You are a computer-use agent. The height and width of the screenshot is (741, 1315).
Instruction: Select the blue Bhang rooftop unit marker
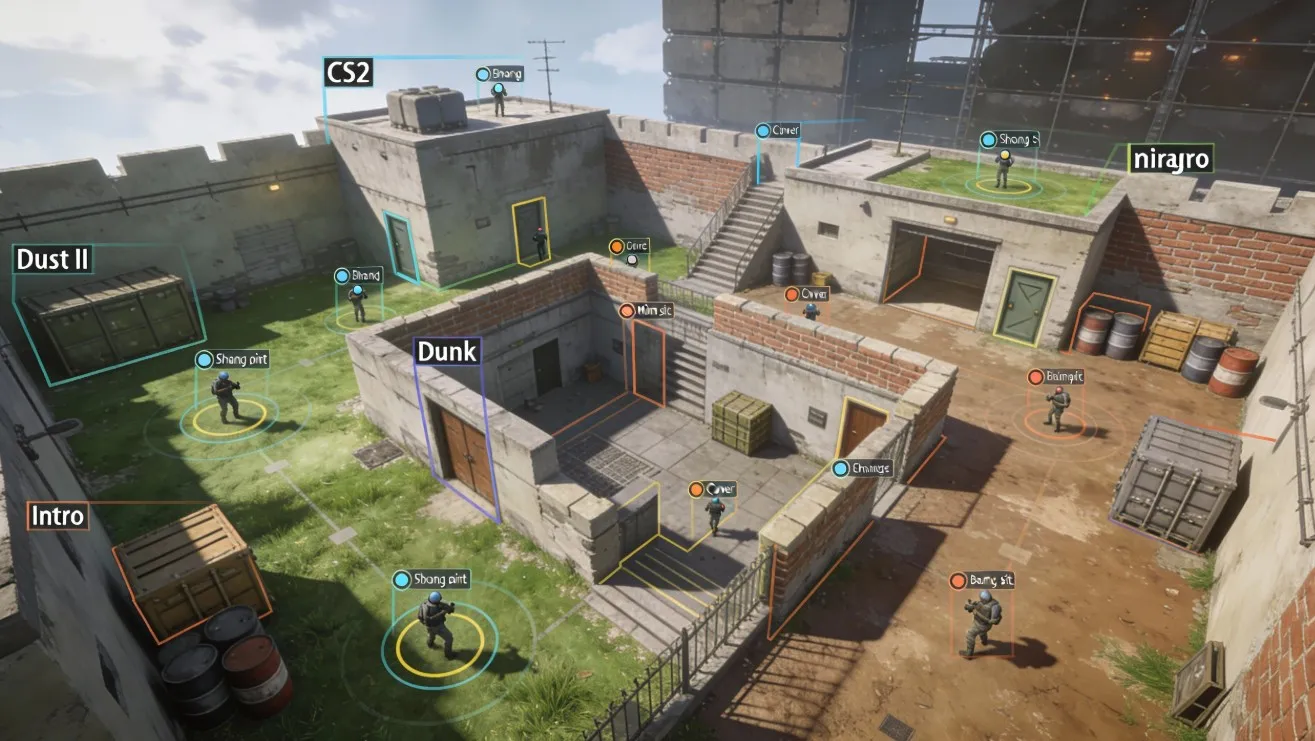pyautogui.click(x=483, y=74)
